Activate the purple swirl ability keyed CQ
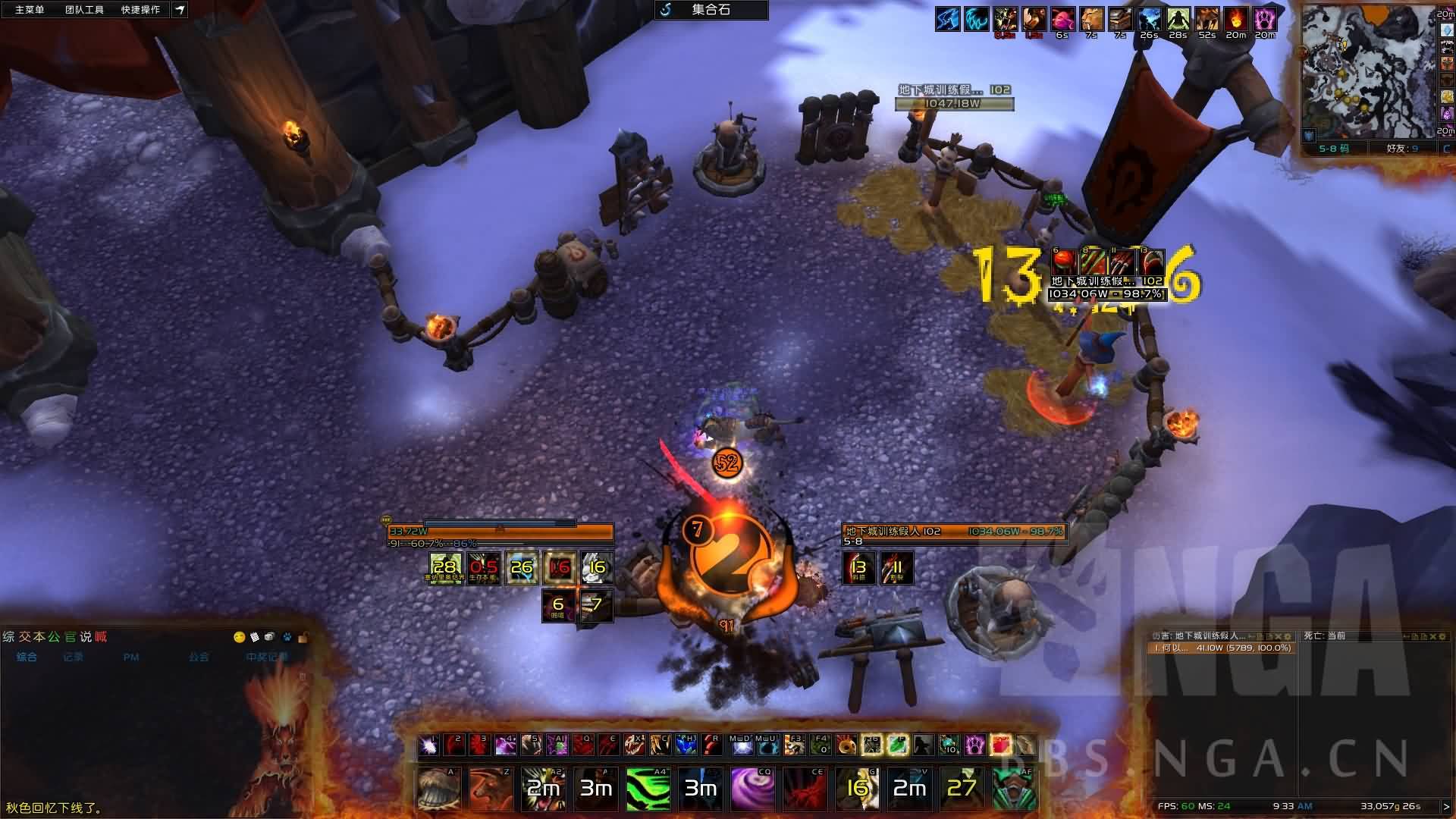The width and height of the screenshot is (1456, 819). [x=752, y=788]
